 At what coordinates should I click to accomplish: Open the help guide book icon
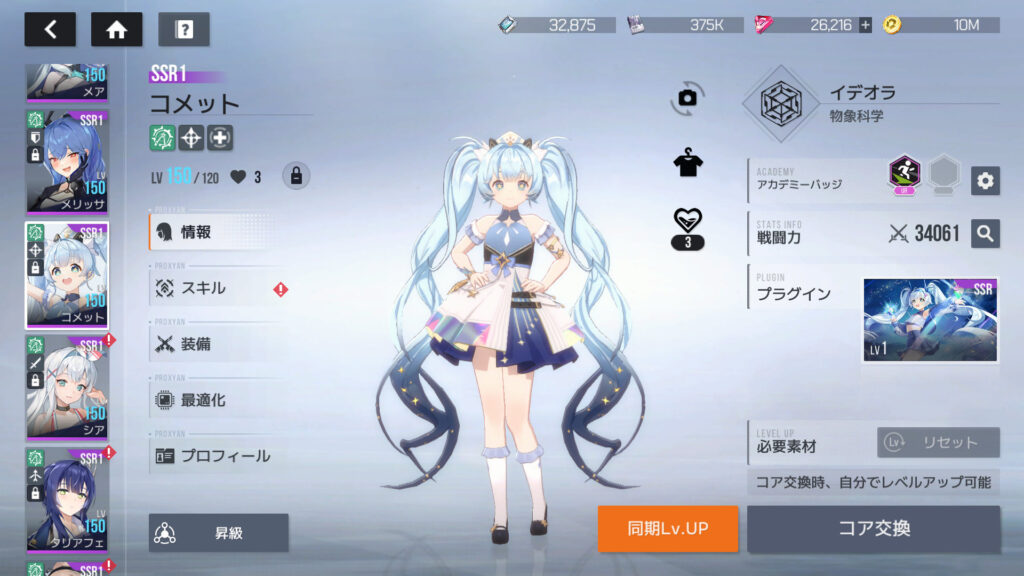tap(184, 29)
